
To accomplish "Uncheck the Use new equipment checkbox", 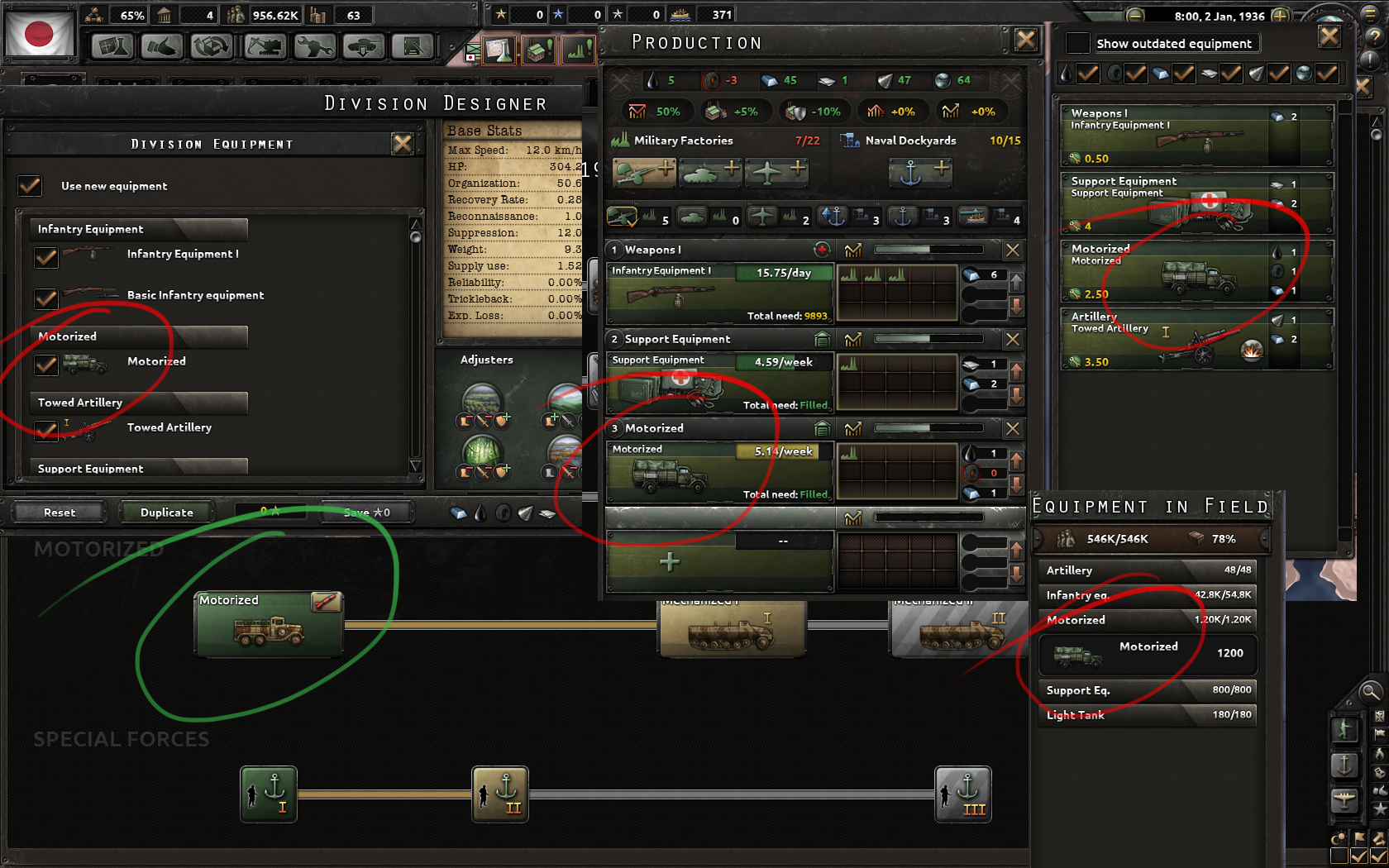I will [x=30, y=186].
